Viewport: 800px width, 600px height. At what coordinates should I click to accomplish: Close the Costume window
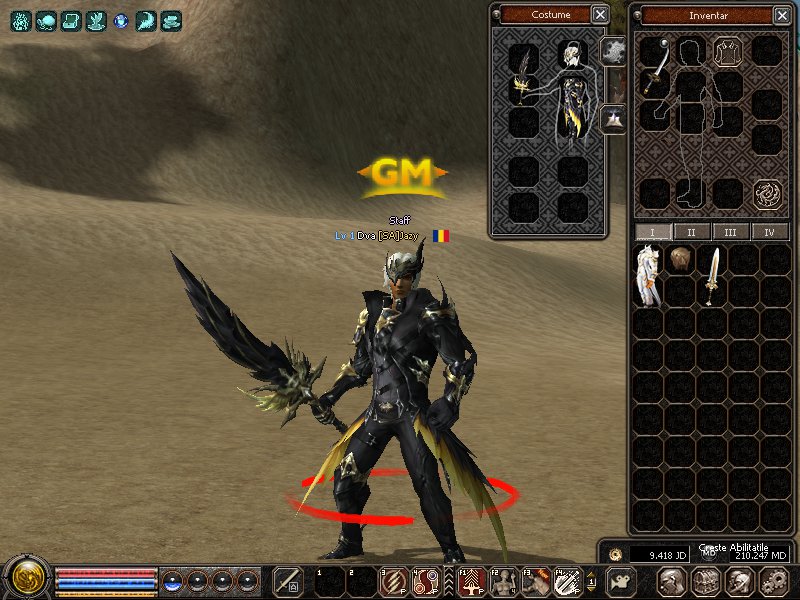coord(599,14)
